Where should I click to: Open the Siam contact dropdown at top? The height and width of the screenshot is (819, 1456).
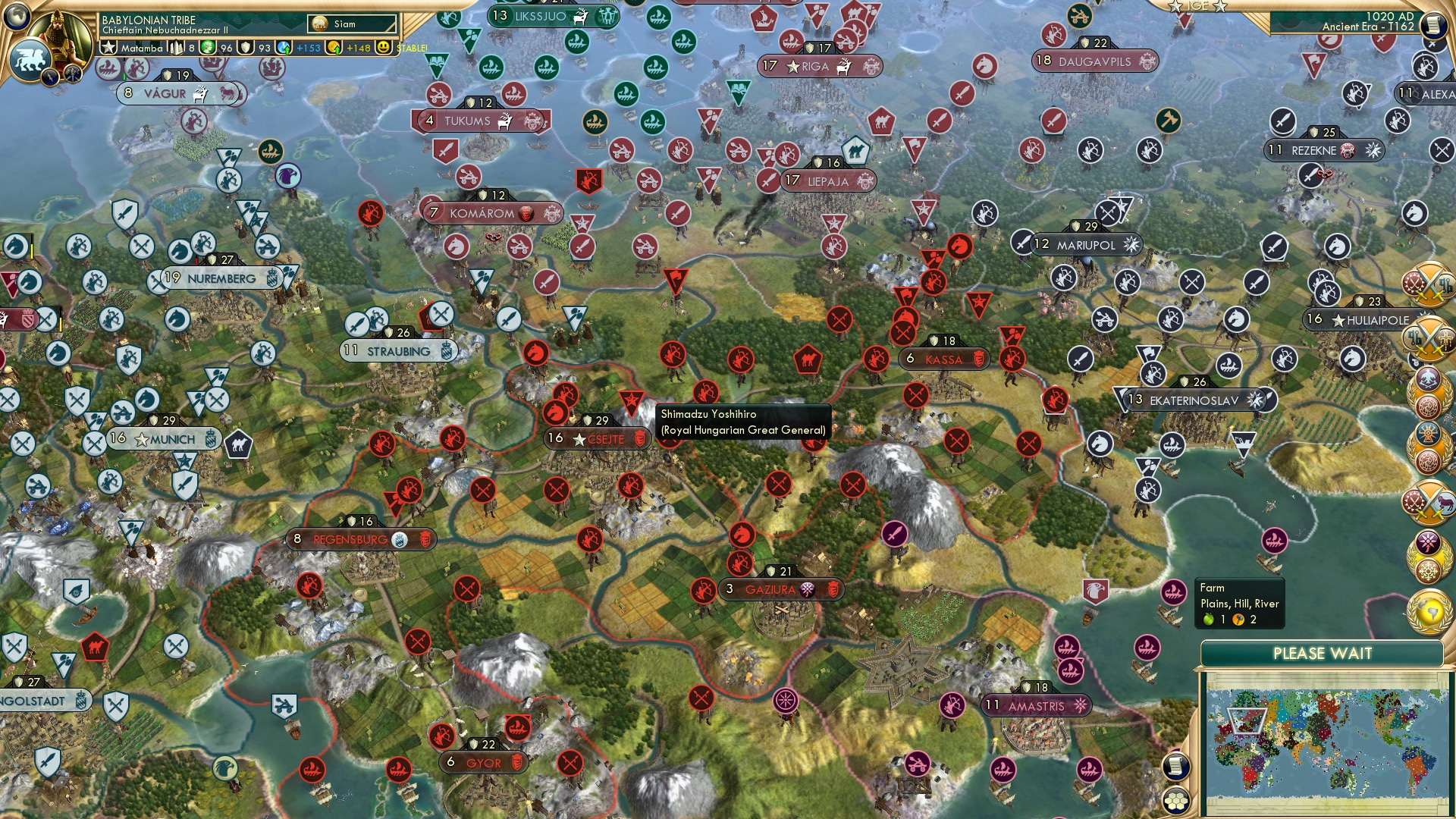click(353, 24)
